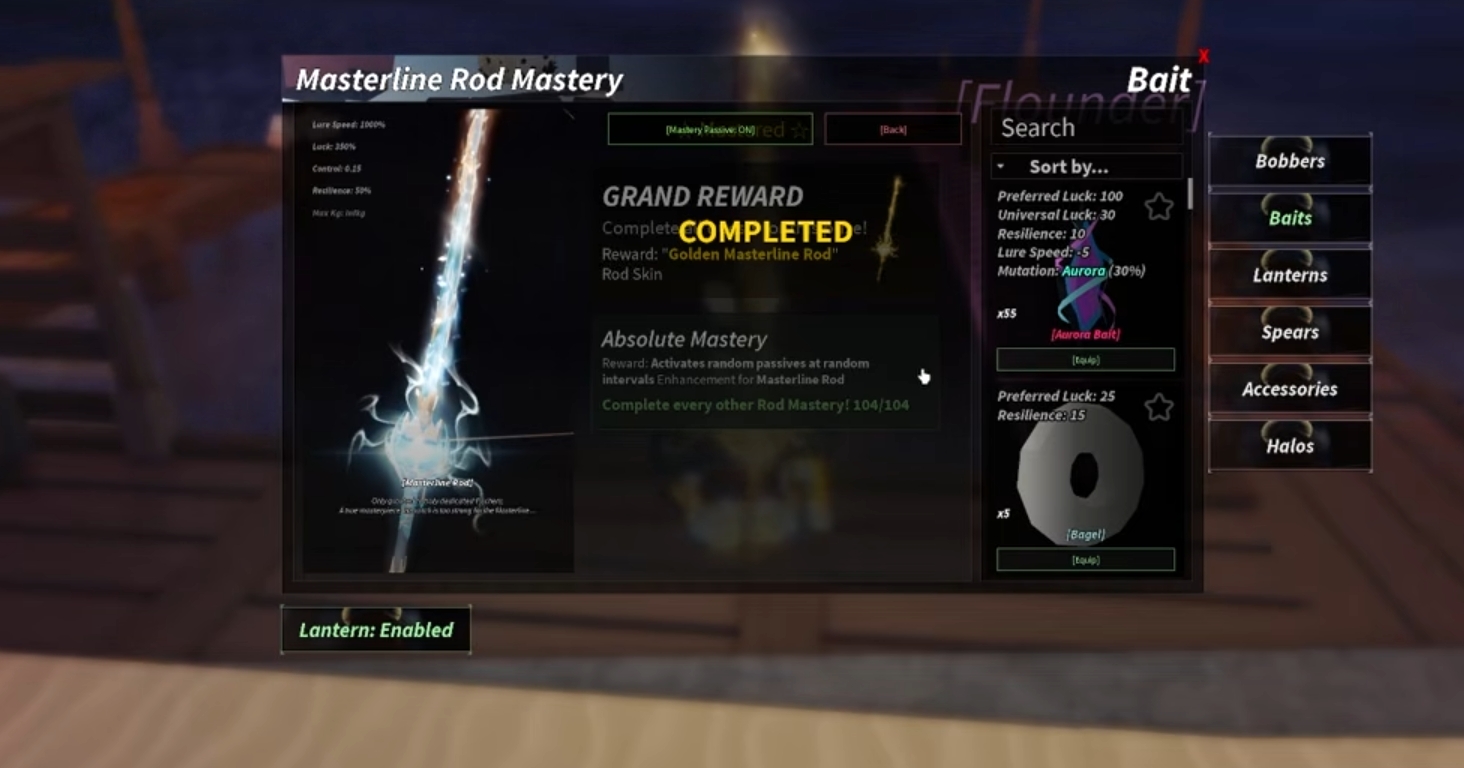Viewport: 1464px width, 768px height.
Task: Favorite the Aurora Bait with its star
Action: pos(1158,207)
